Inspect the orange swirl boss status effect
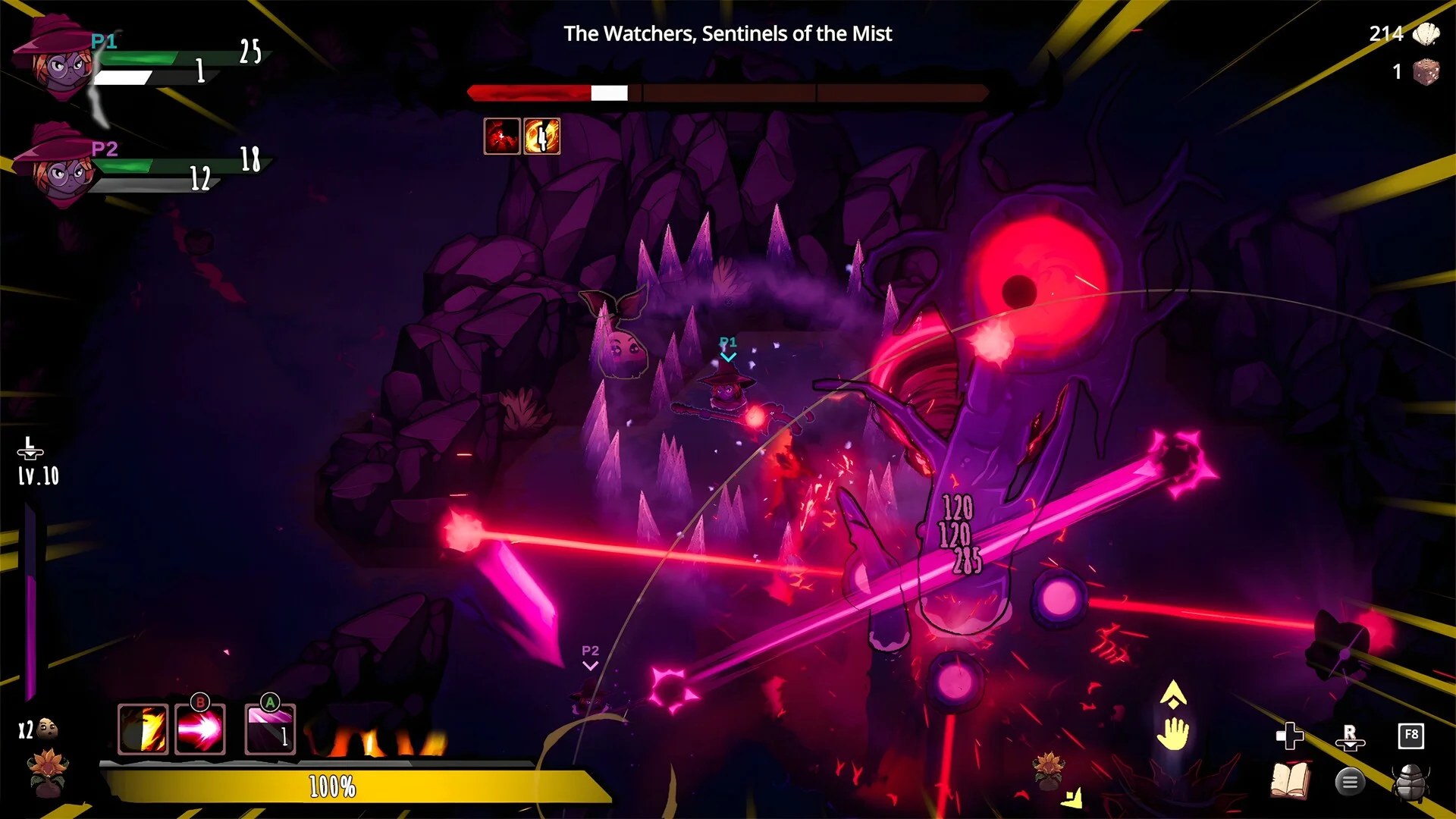The image size is (1456, 819). [x=541, y=136]
